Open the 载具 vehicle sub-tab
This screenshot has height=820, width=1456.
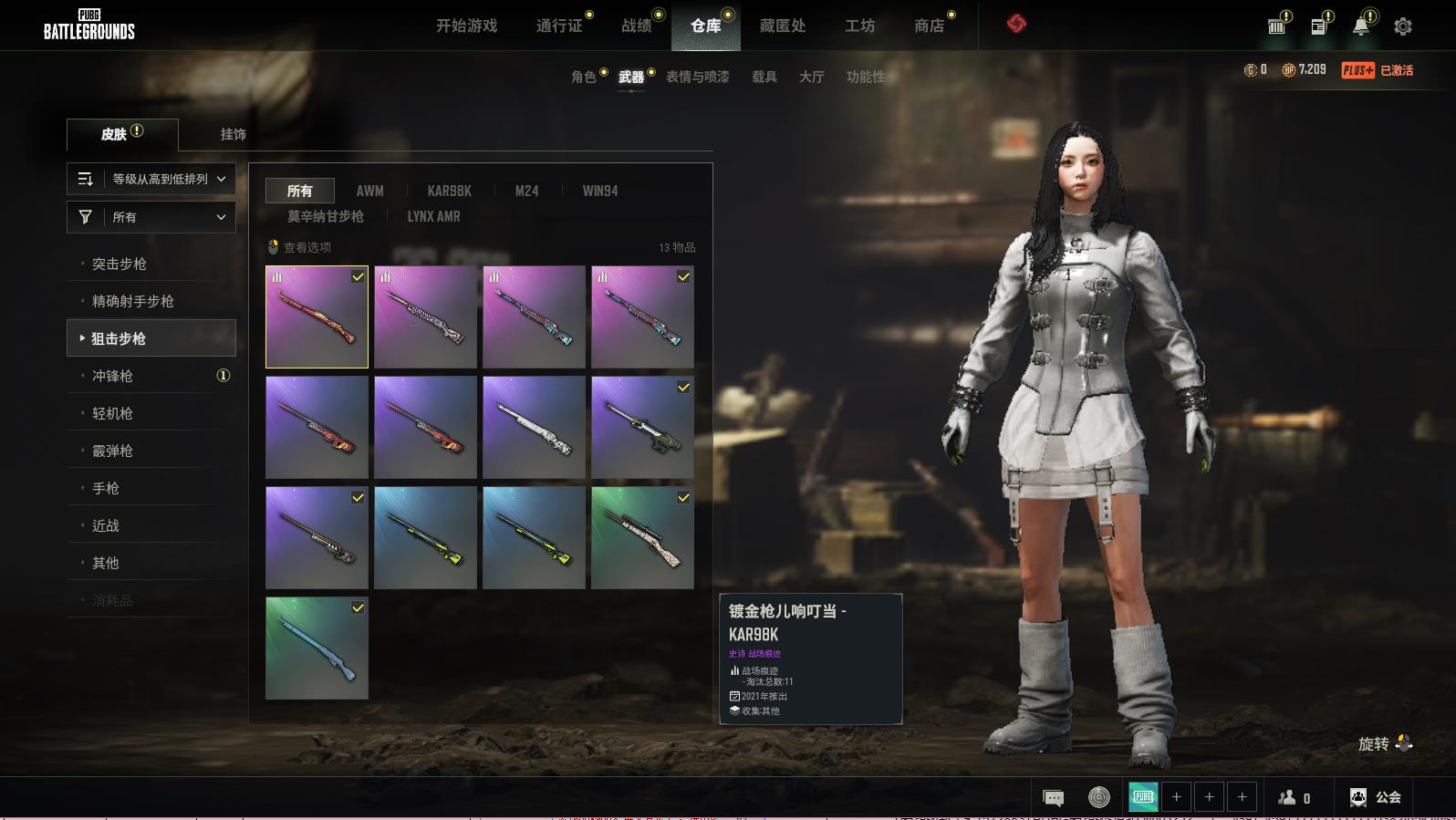click(764, 77)
